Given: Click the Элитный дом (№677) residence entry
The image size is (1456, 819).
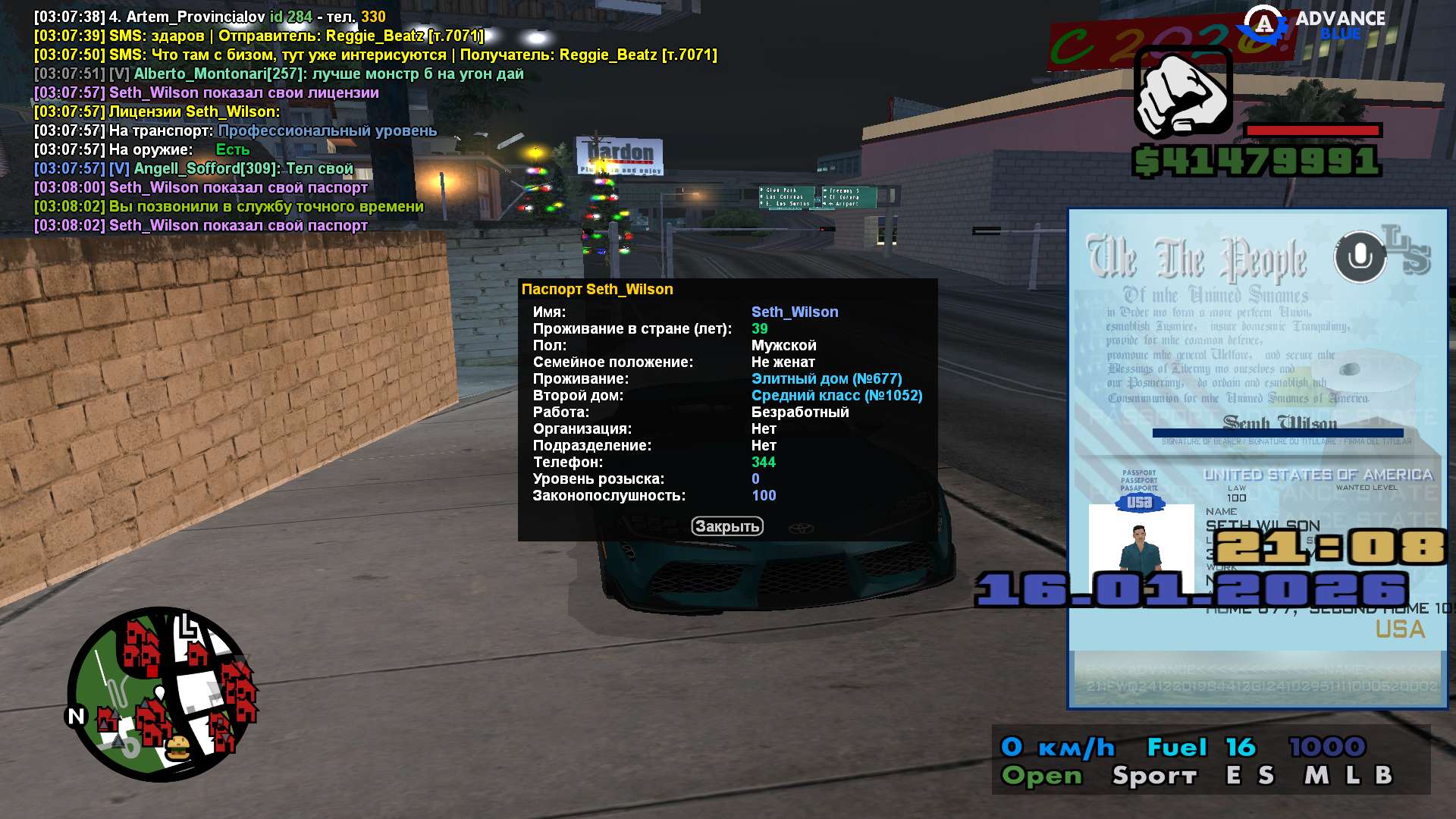Looking at the screenshot, I should coord(826,379).
